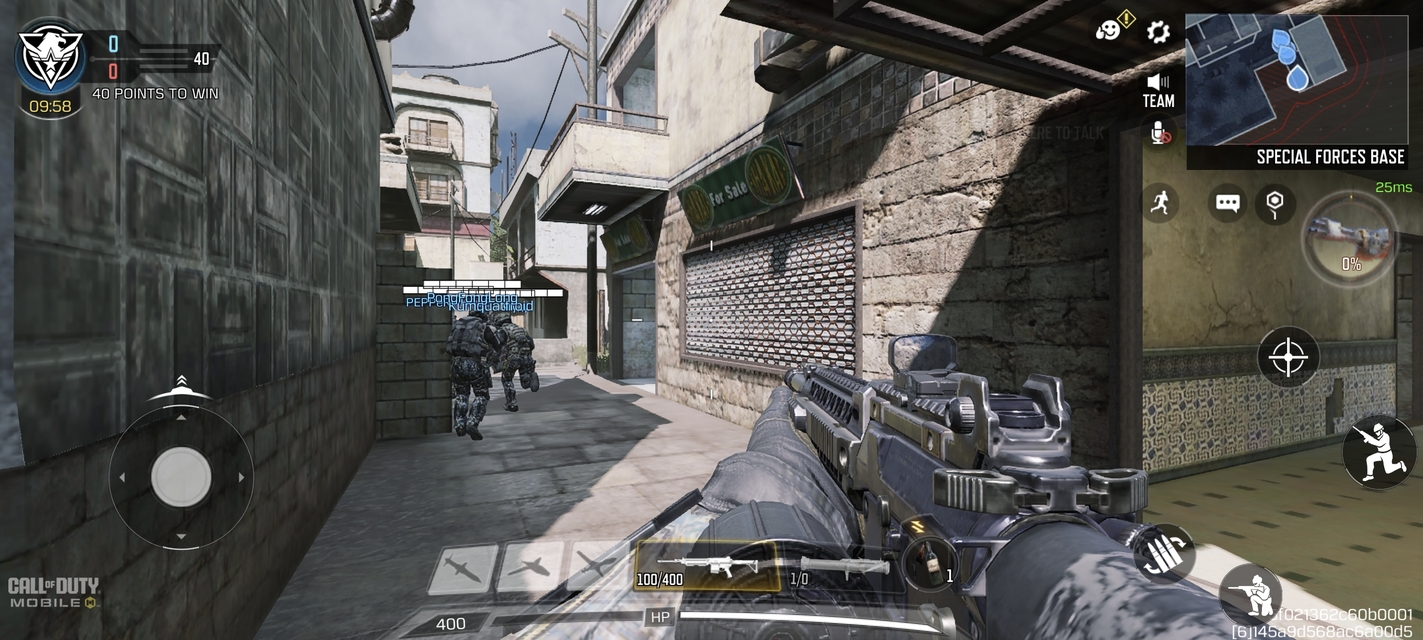Open the quick chat speech bubble
The height and width of the screenshot is (640, 1423).
(1228, 203)
